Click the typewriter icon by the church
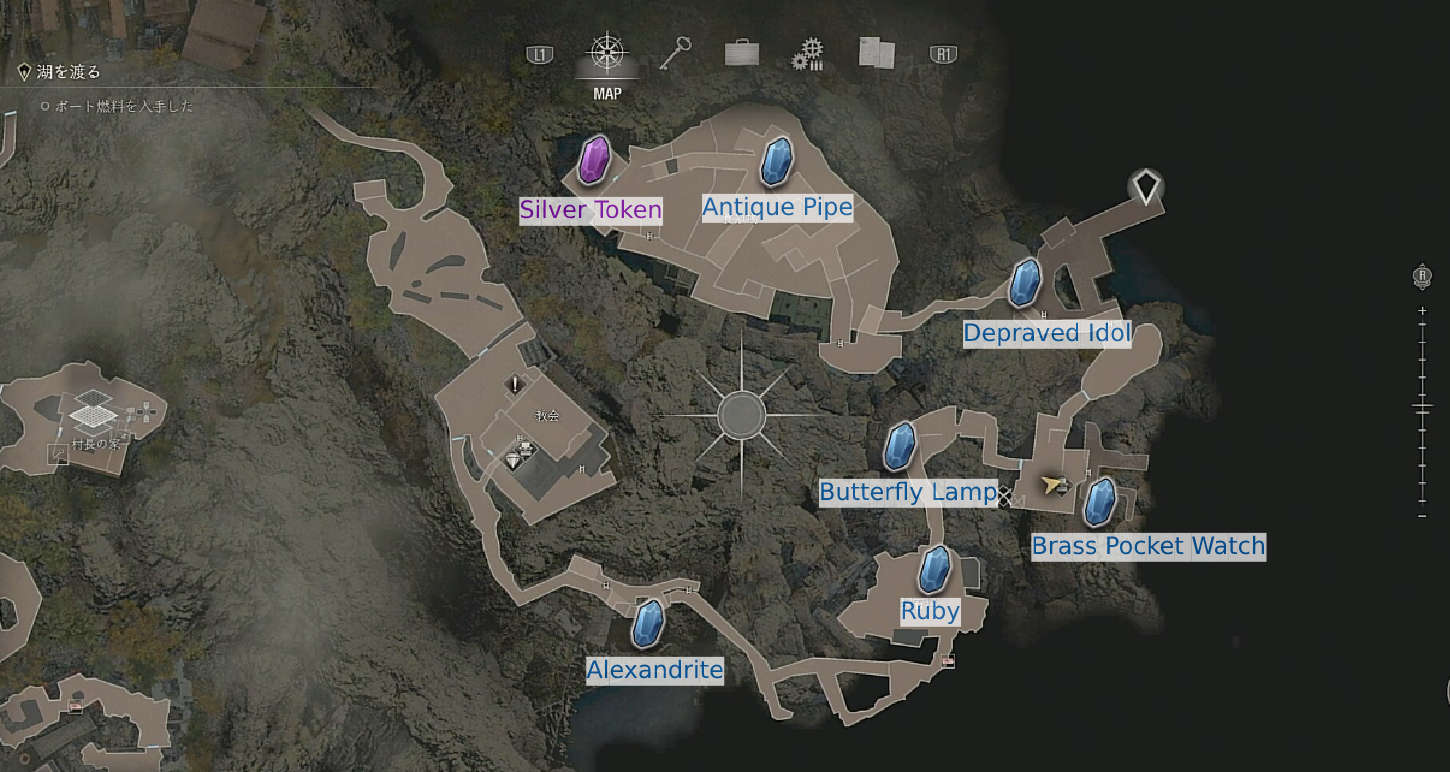 point(523,444)
